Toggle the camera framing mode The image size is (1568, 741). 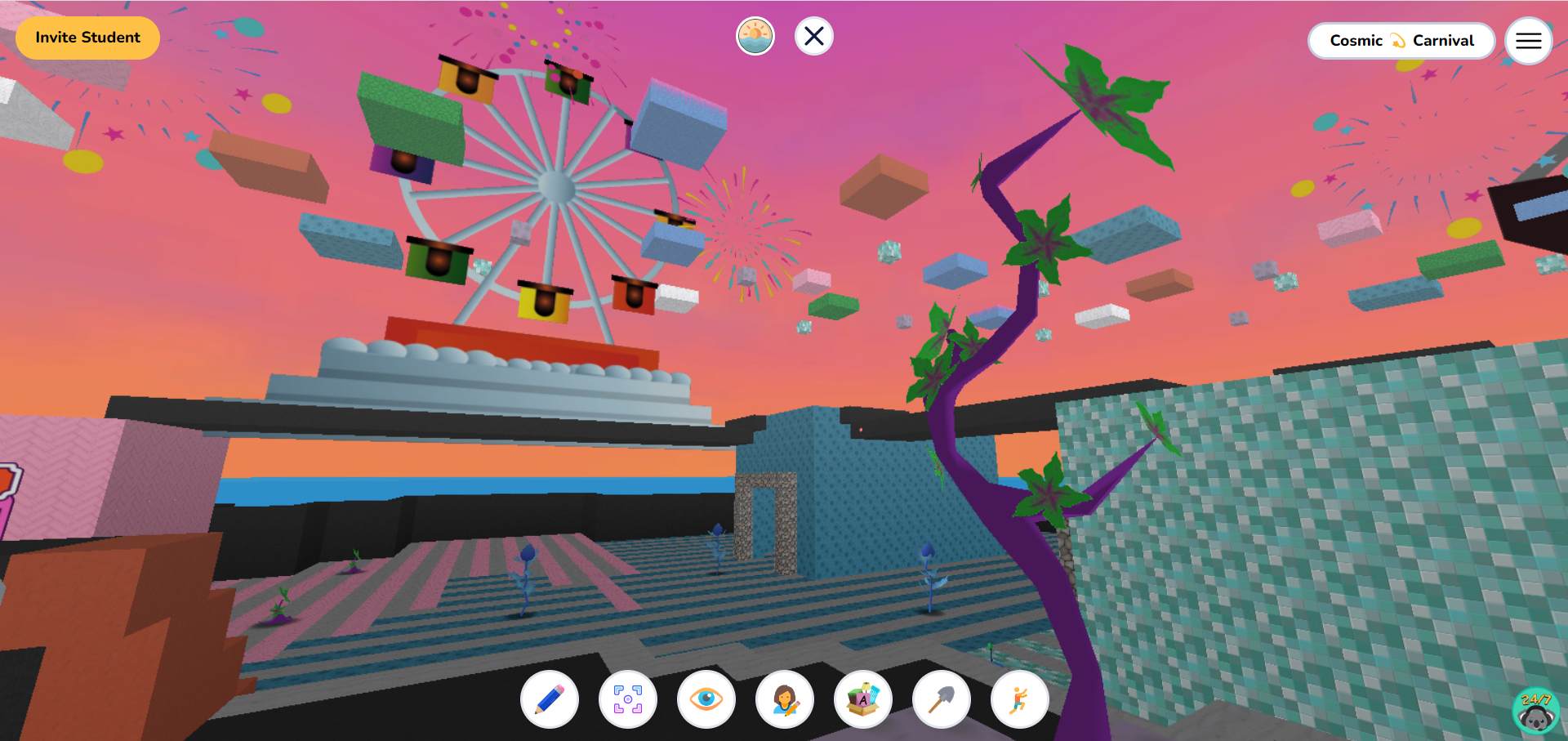(x=628, y=700)
